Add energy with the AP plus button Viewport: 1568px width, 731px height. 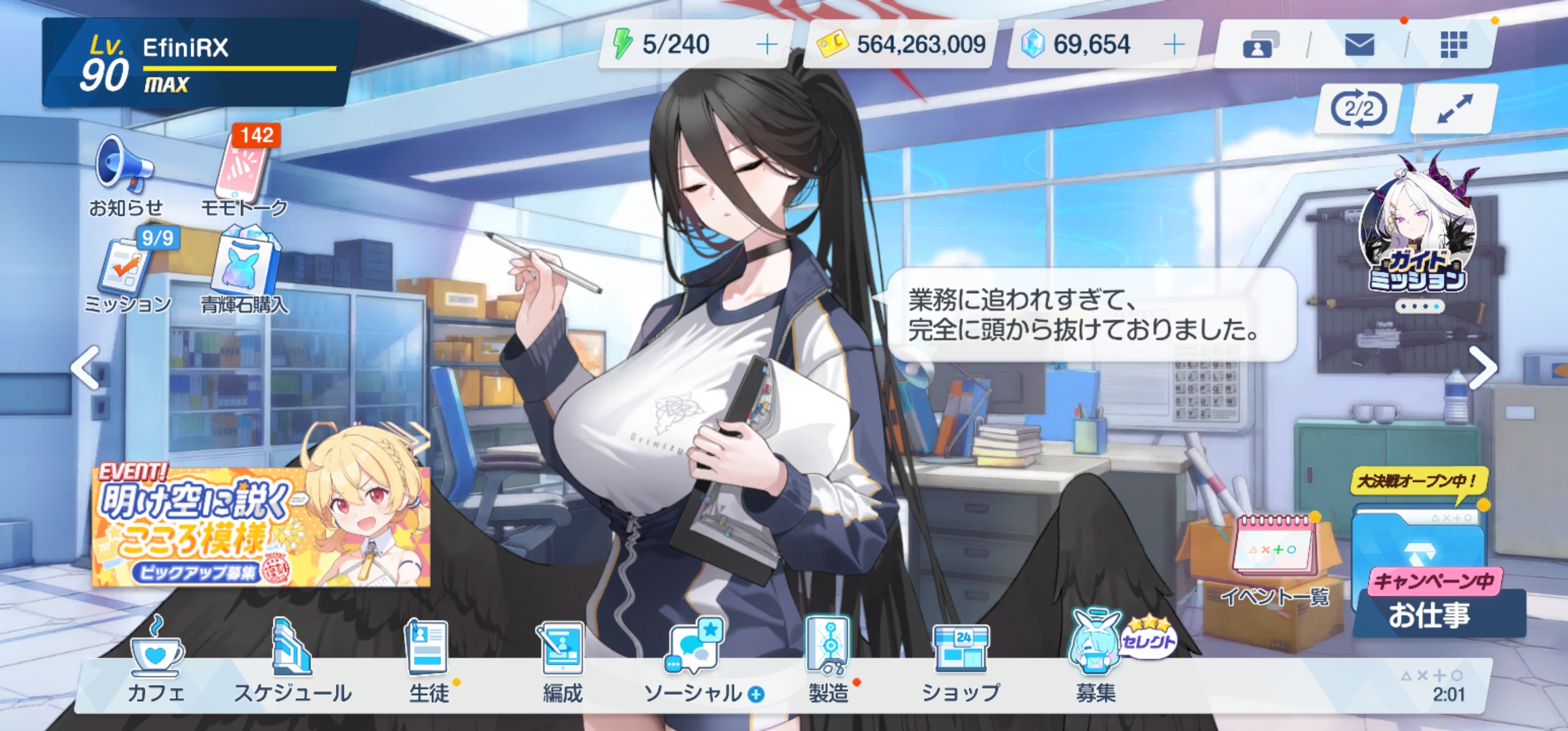pyautogui.click(x=767, y=45)
